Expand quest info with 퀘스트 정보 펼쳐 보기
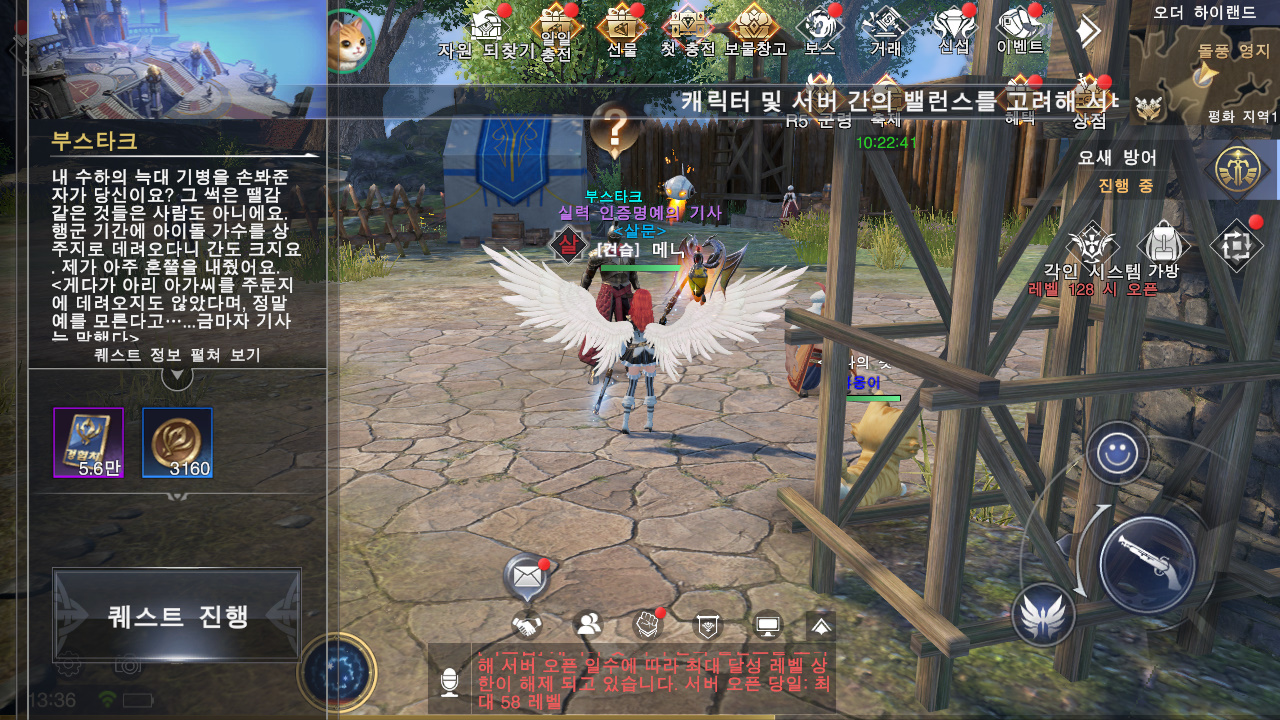This screenshot has width=1280, height=720. point(177,356)
